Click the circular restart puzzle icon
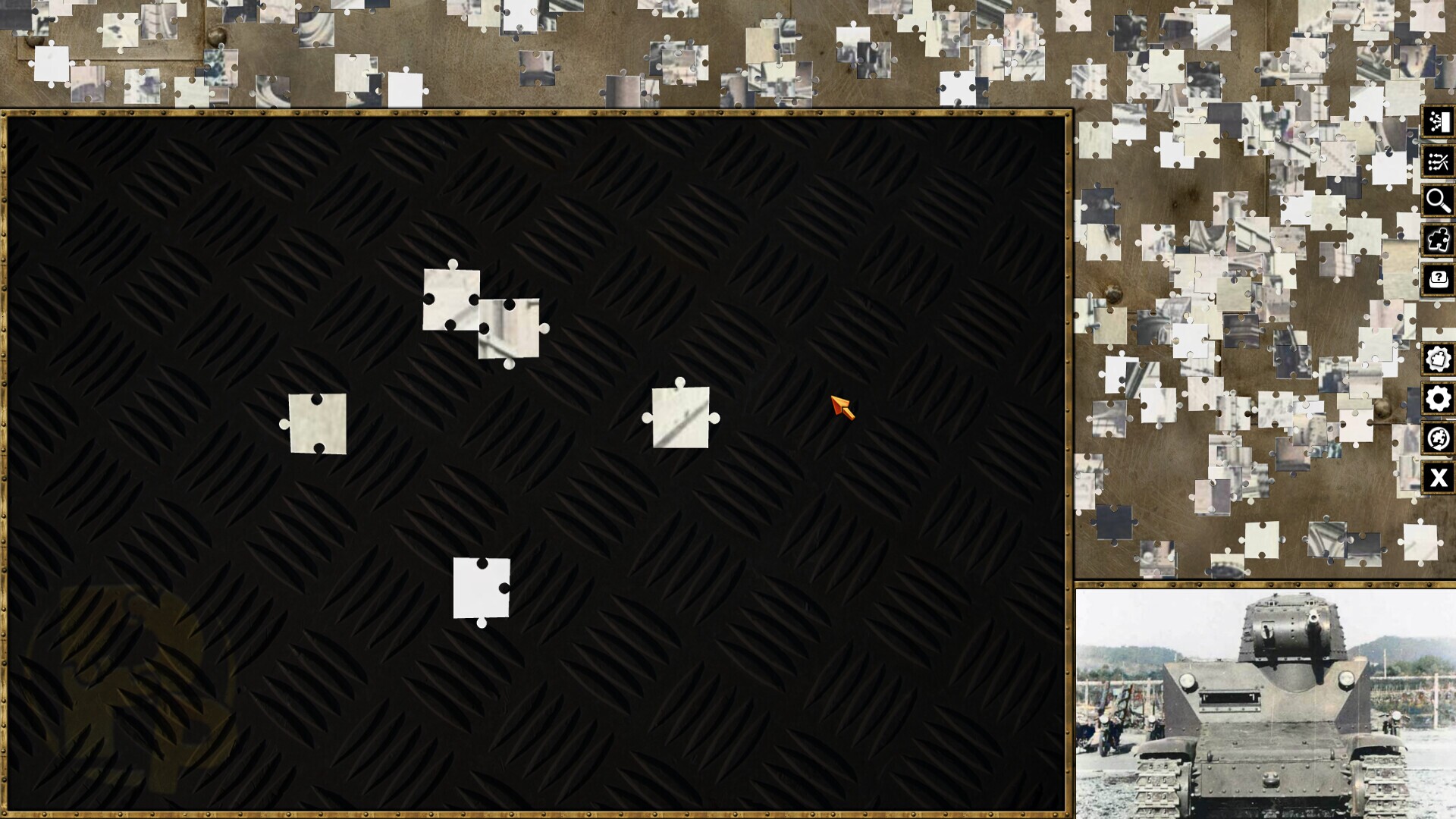The width and height of the screenshot is (1456, 819). 1438,438
